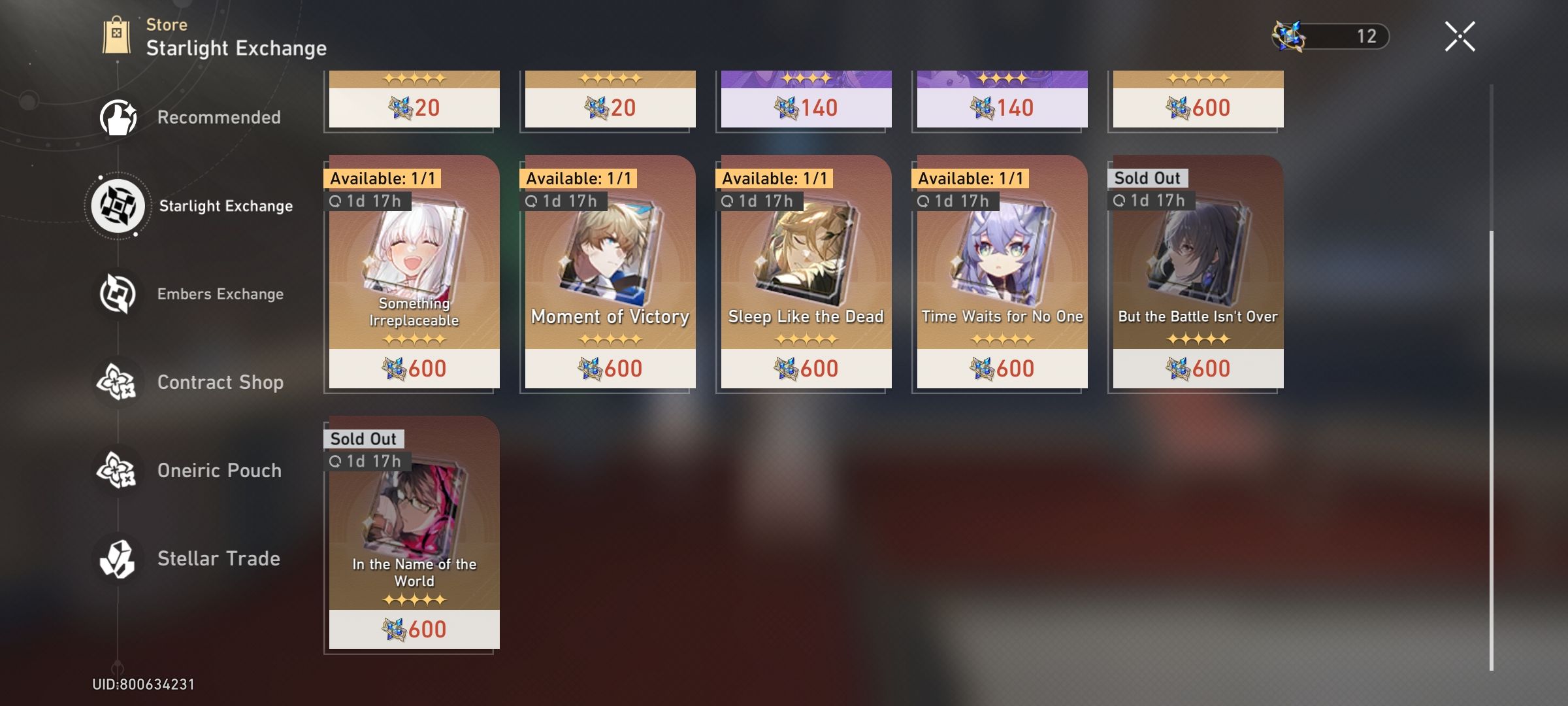This screenshot has width=1568, height=706.
Task: Select the Recommended store icon
Action: (x=118, y=116)
